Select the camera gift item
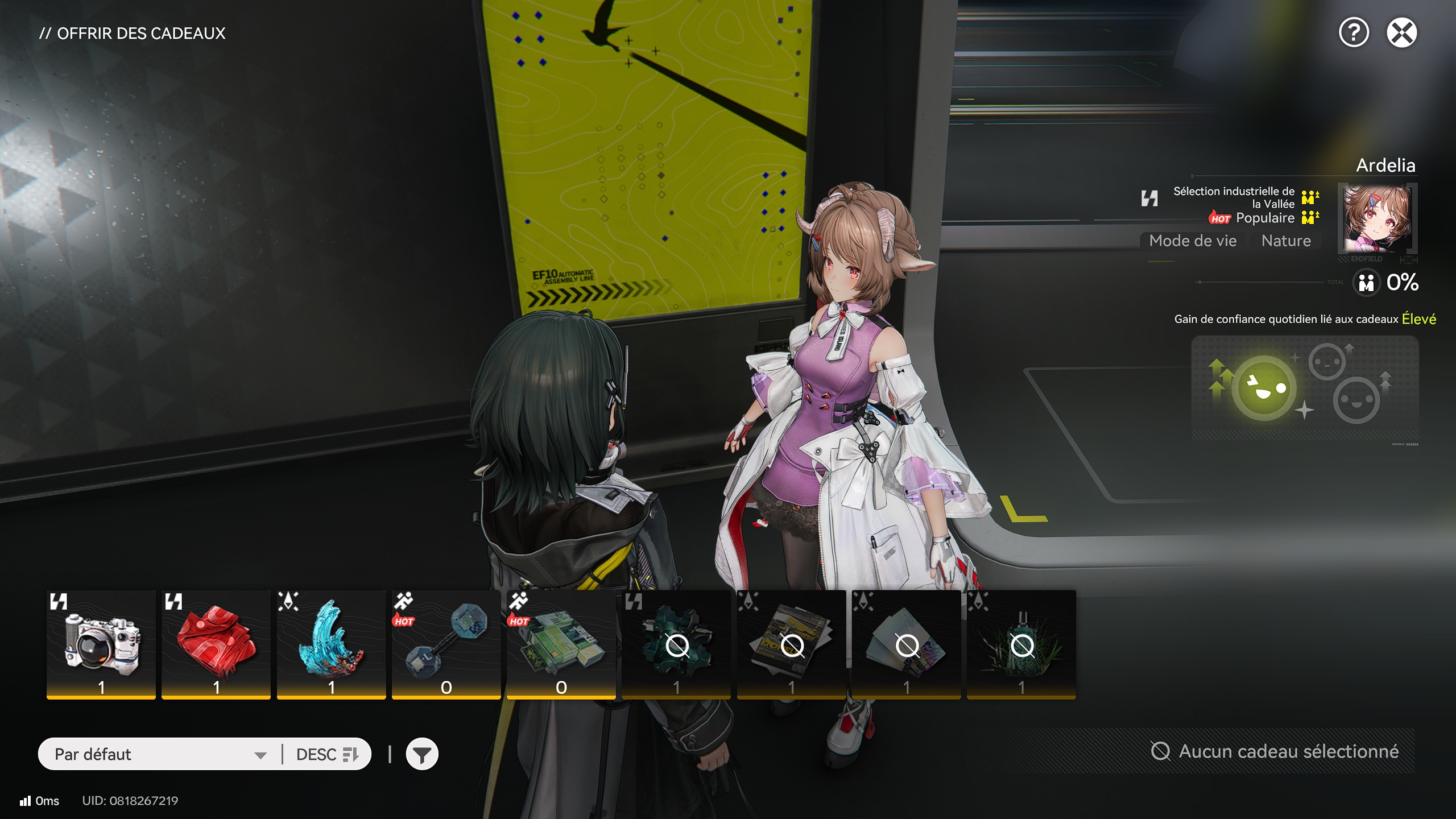This screenshot has height=819, width=1456. click(101, 643)
